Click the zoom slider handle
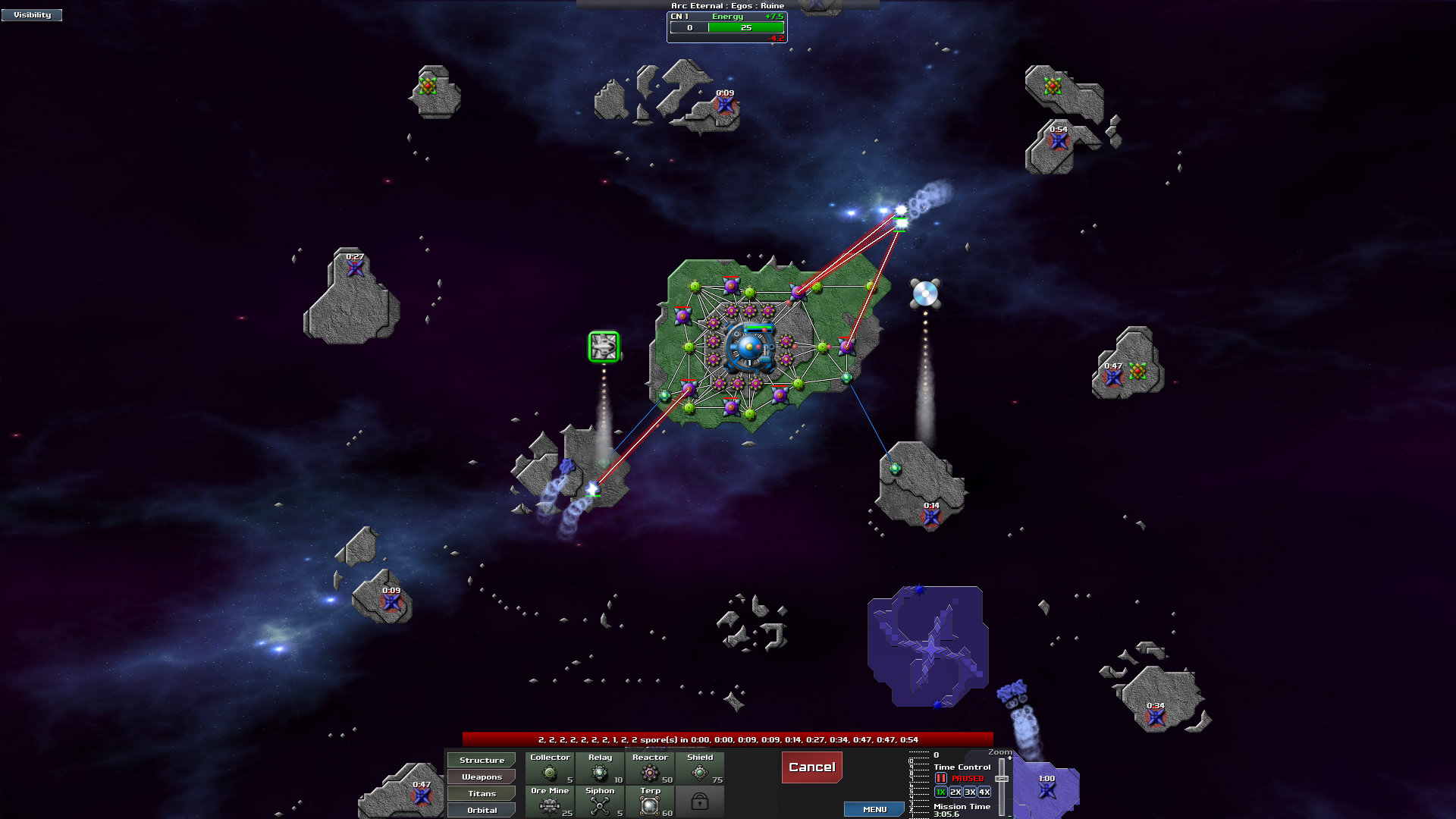The width and height of the screenshot is (1456, 819). click(x=1002, y=779)
